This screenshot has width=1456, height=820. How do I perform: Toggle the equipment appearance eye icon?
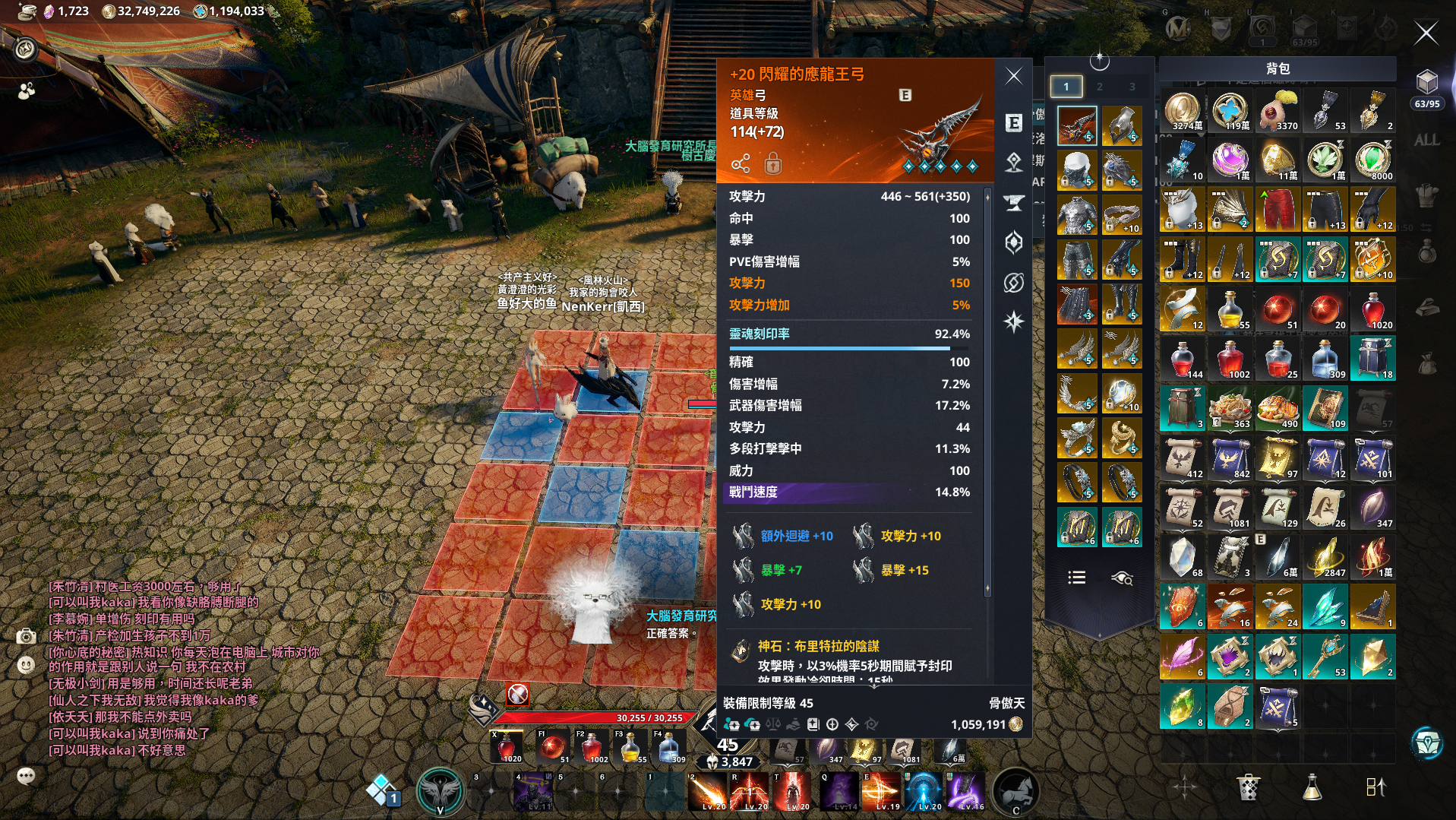1122,578
